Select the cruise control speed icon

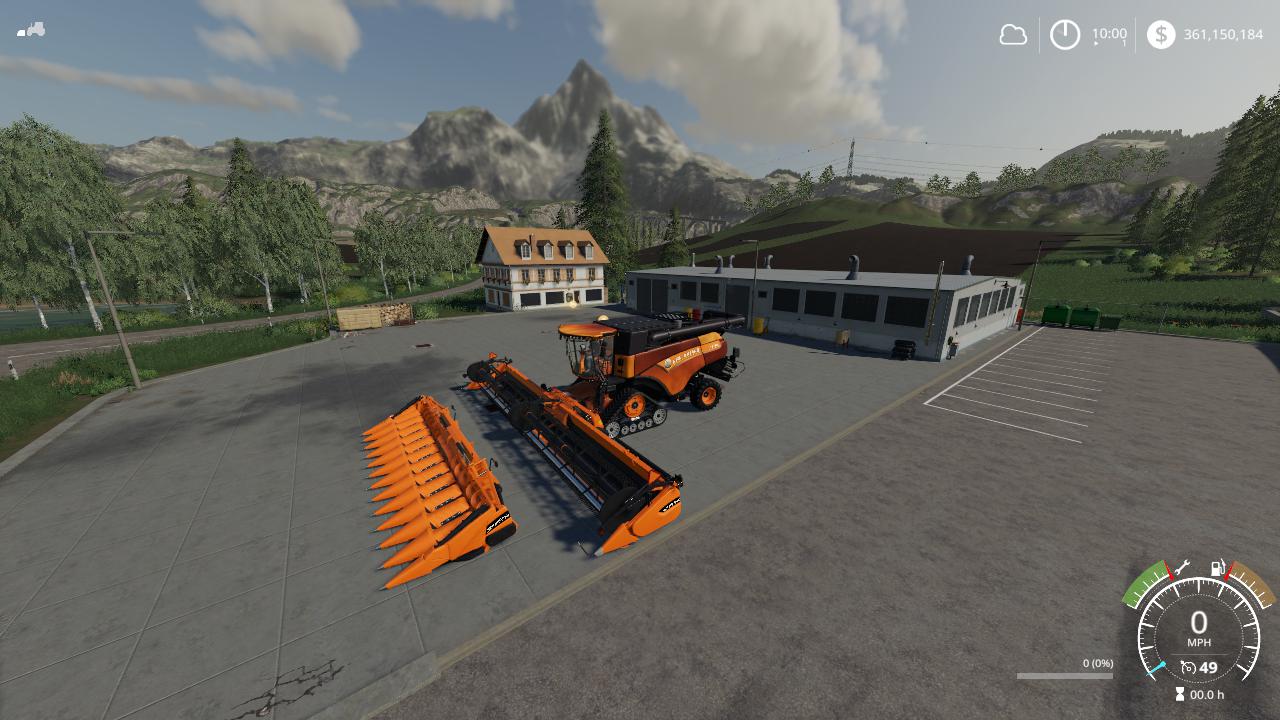pyautogui.click(x=1188, y=666)
